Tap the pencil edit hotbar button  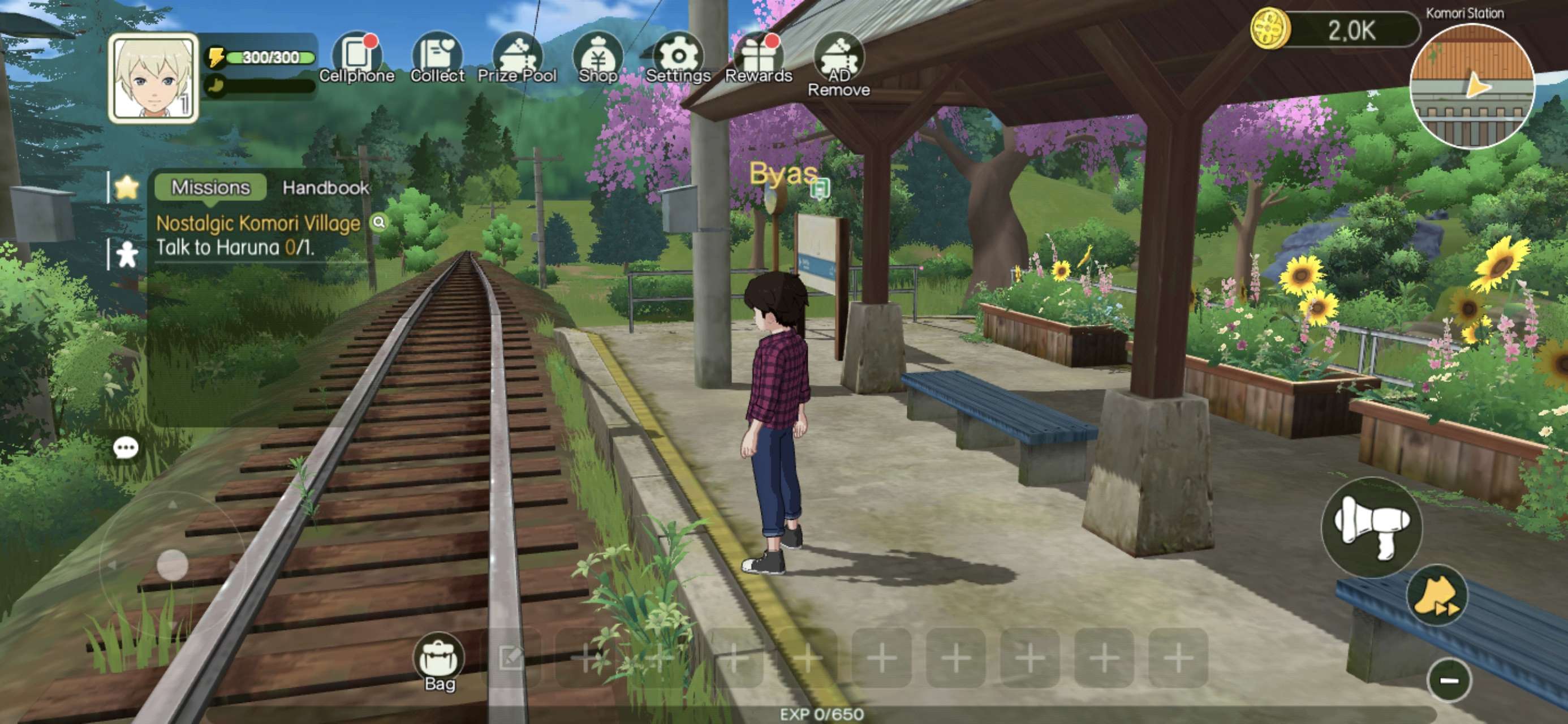[x=511, y=658]
